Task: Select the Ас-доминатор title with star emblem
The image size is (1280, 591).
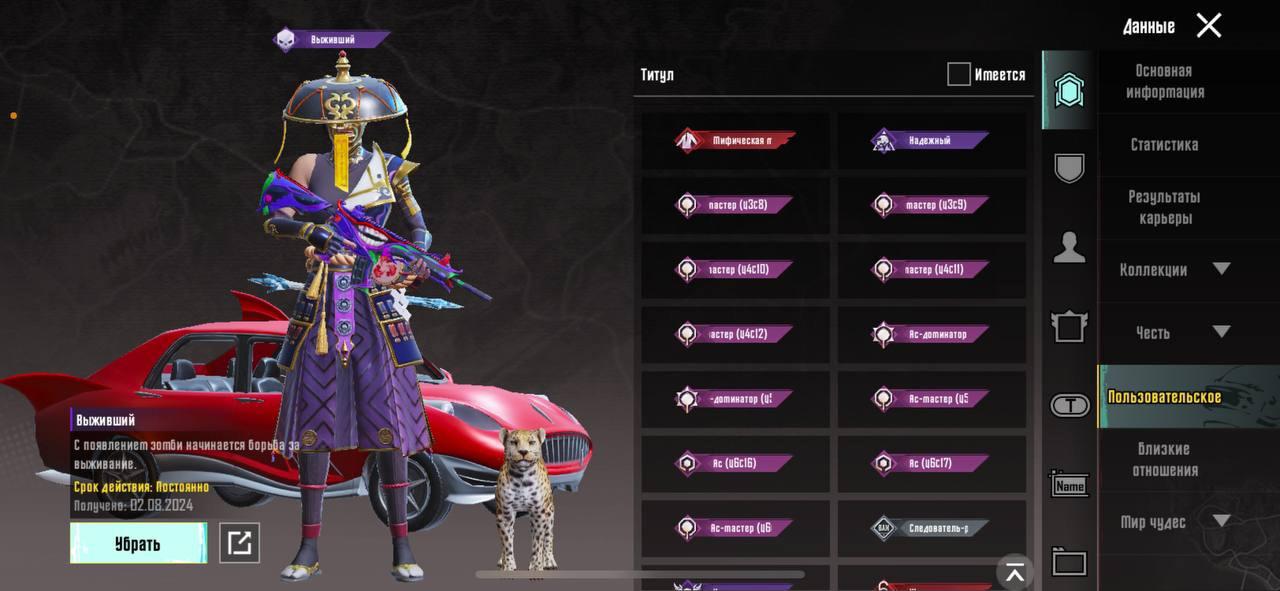Action: pyautogui.click(x=930, y=334)
